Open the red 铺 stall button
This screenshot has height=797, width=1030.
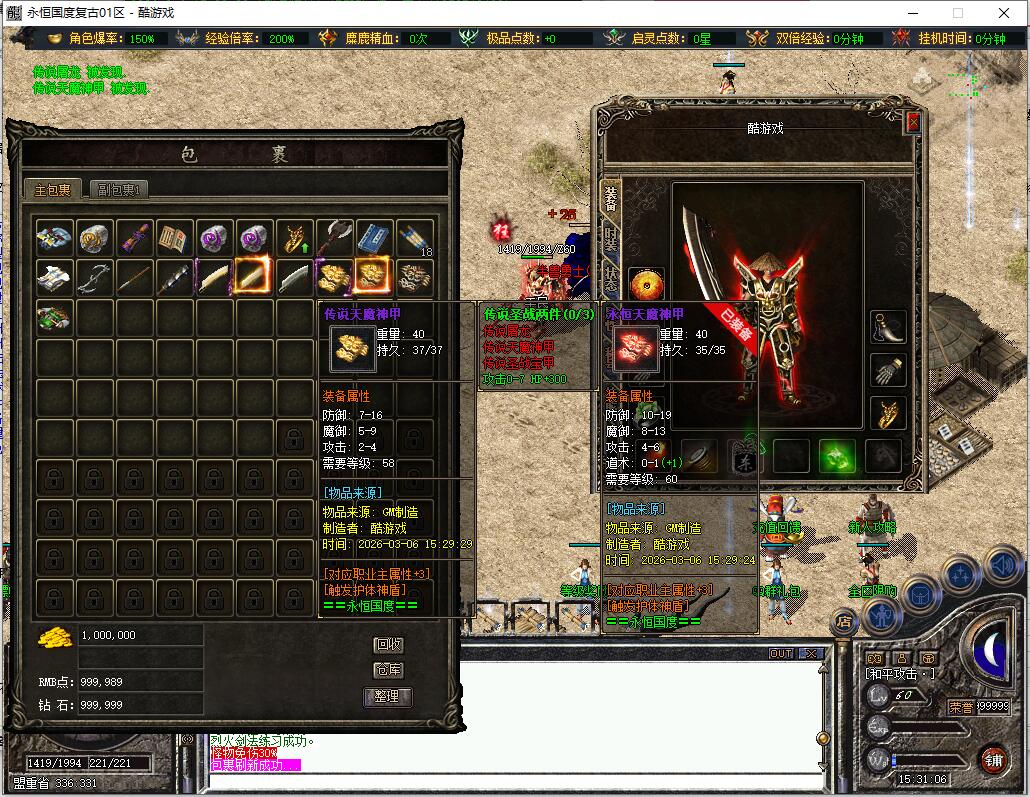(x=992, y=759)
